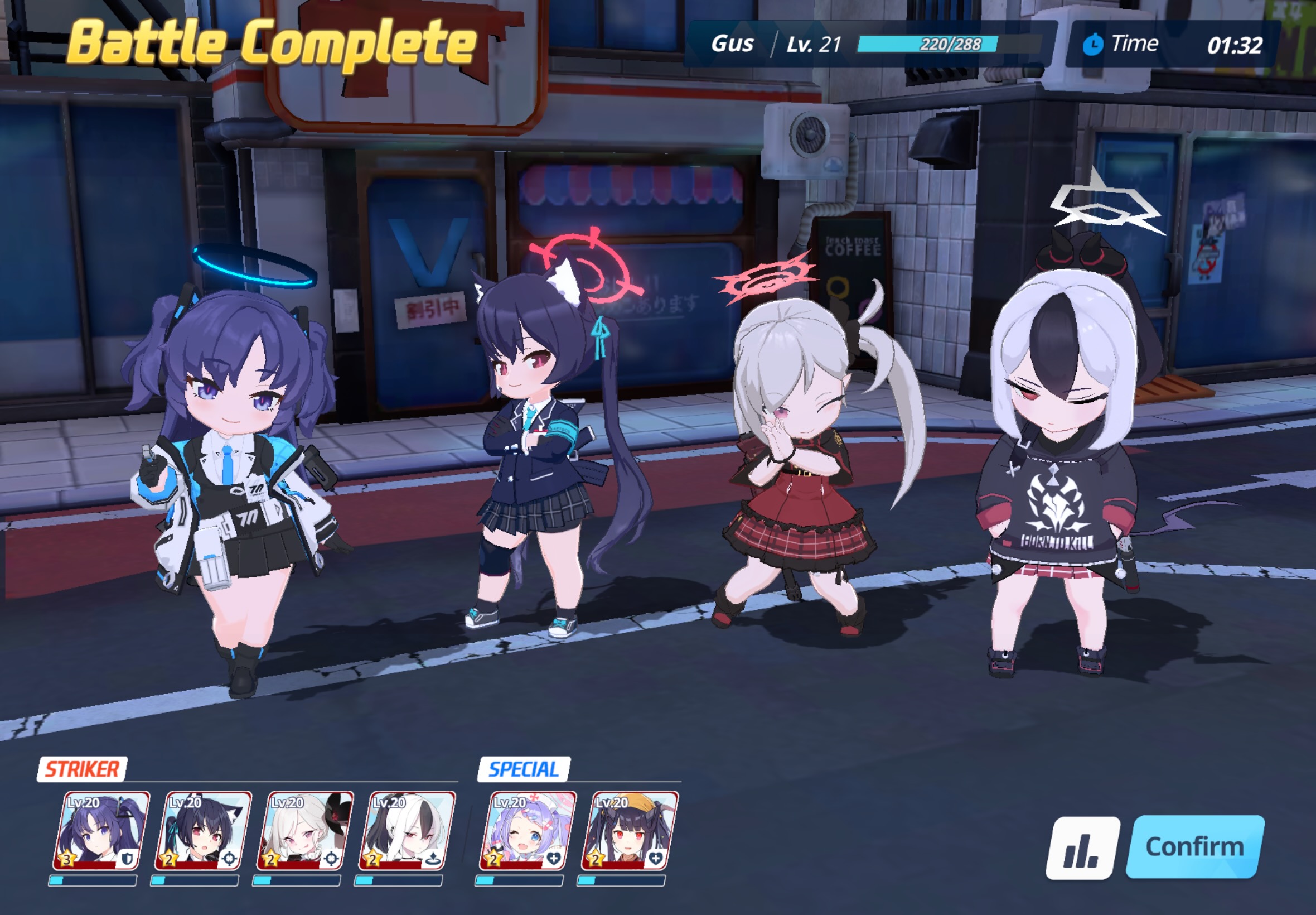Select the lavender-haired nurse special portrait
Image resolution: width=1316 pixels, height=915 pixels.
click(528, 830)
